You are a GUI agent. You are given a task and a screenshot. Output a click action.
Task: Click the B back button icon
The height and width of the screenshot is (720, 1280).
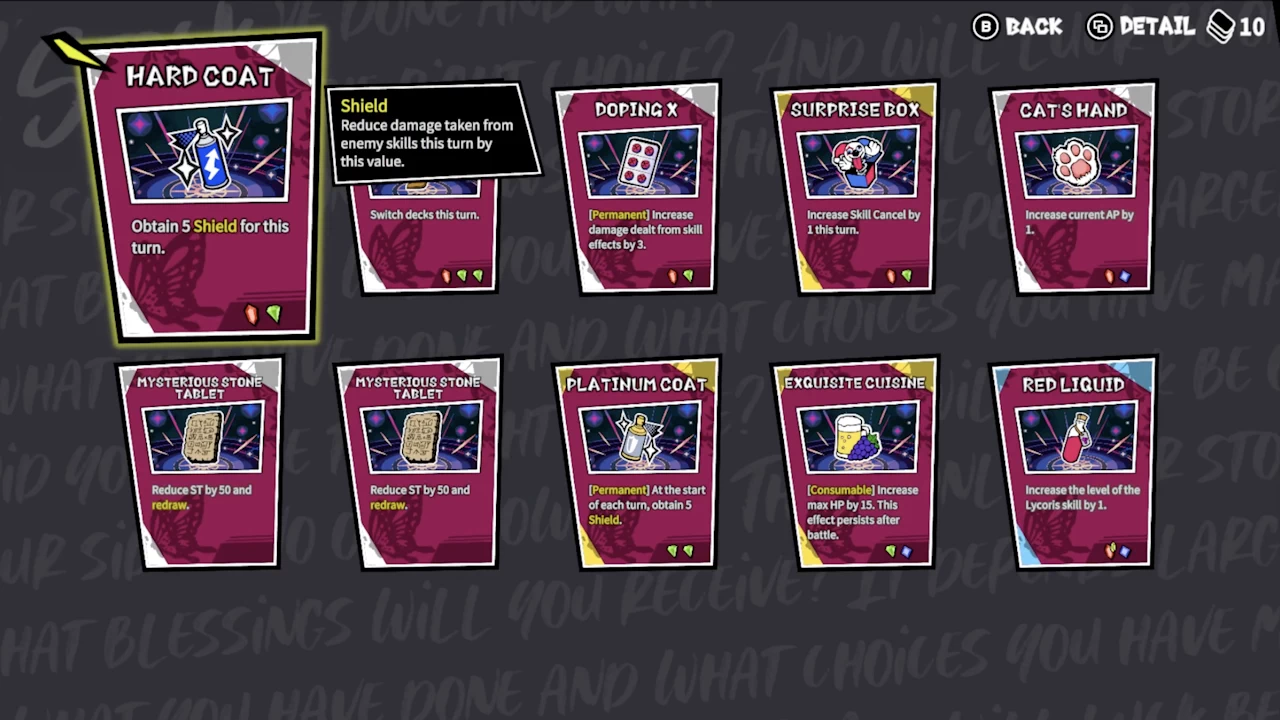(x=986, y=27)
